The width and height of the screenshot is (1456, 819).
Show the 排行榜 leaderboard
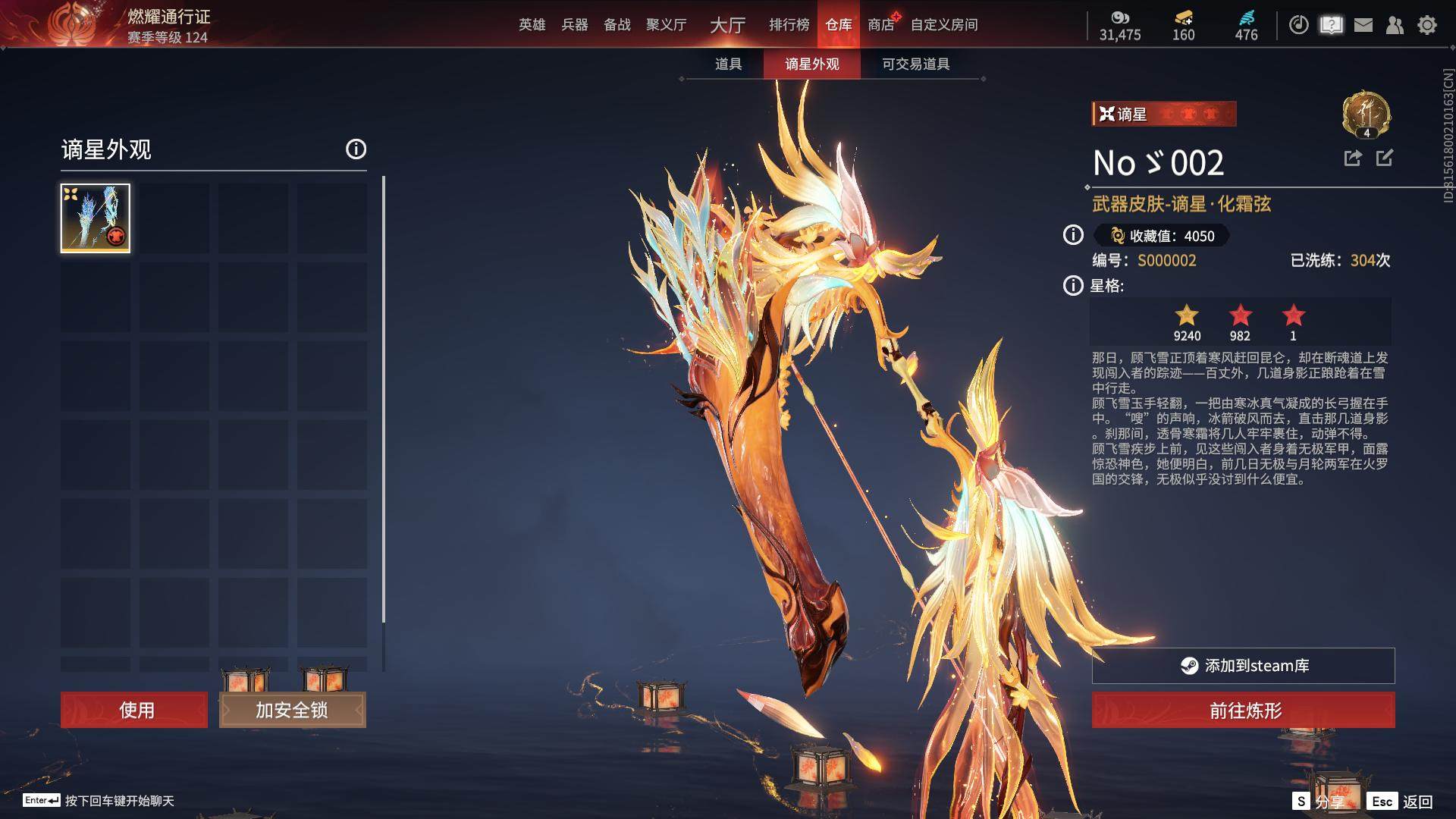pyautogui.click(x=789, y=25)
